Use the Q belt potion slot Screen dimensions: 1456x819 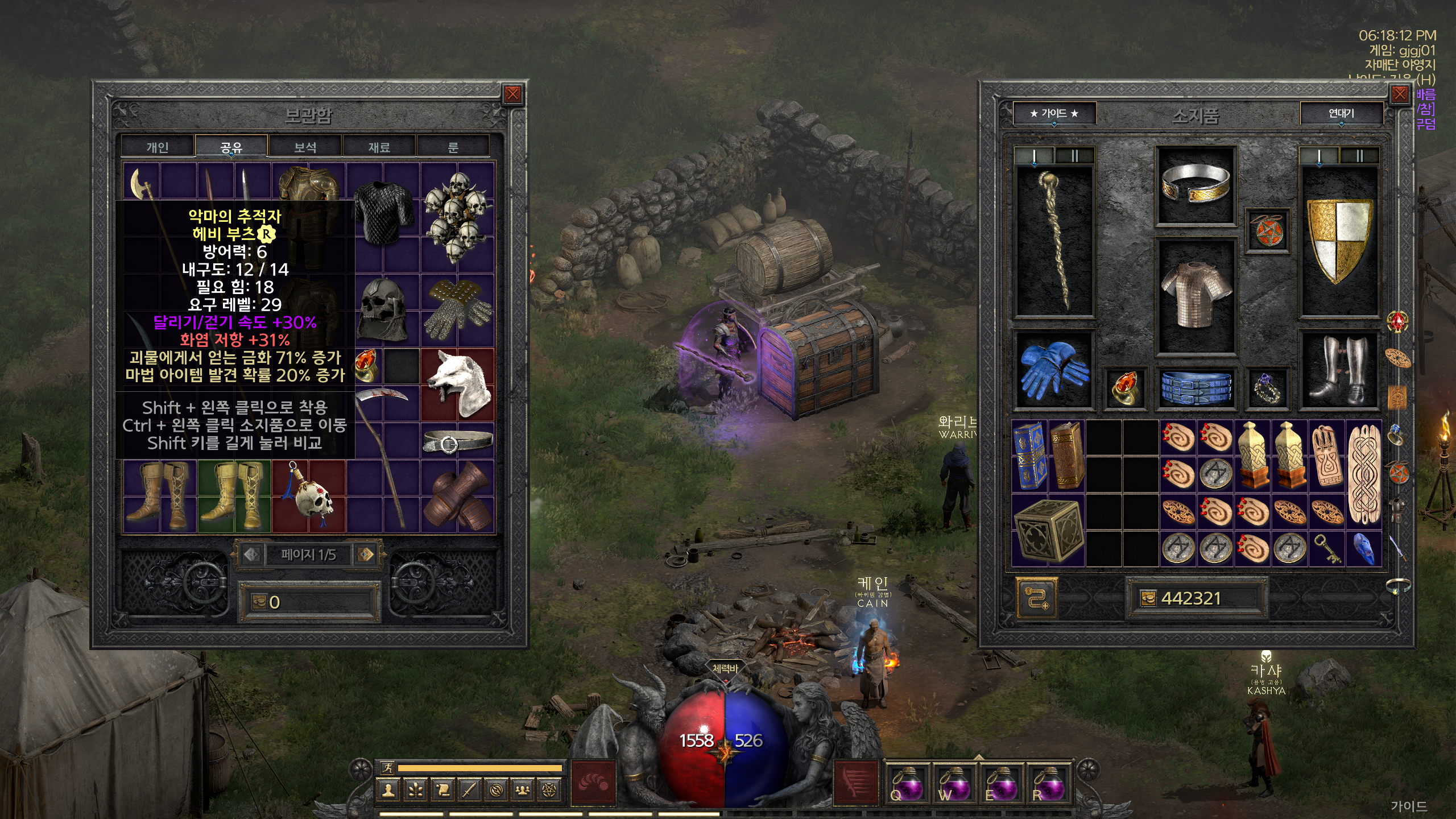[x=906, y=785]
